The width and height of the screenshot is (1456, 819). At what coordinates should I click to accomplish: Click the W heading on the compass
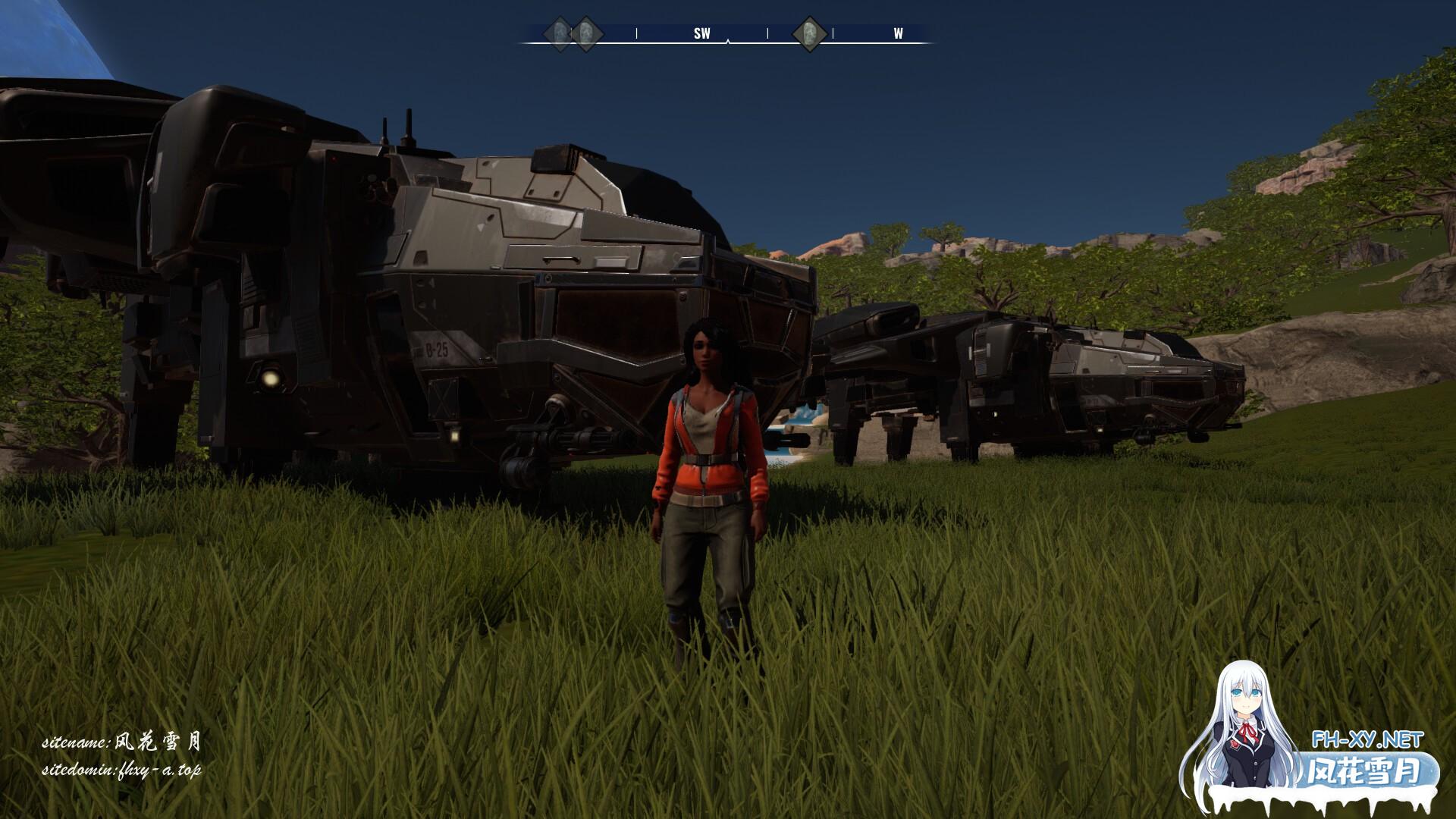[898, 34]
